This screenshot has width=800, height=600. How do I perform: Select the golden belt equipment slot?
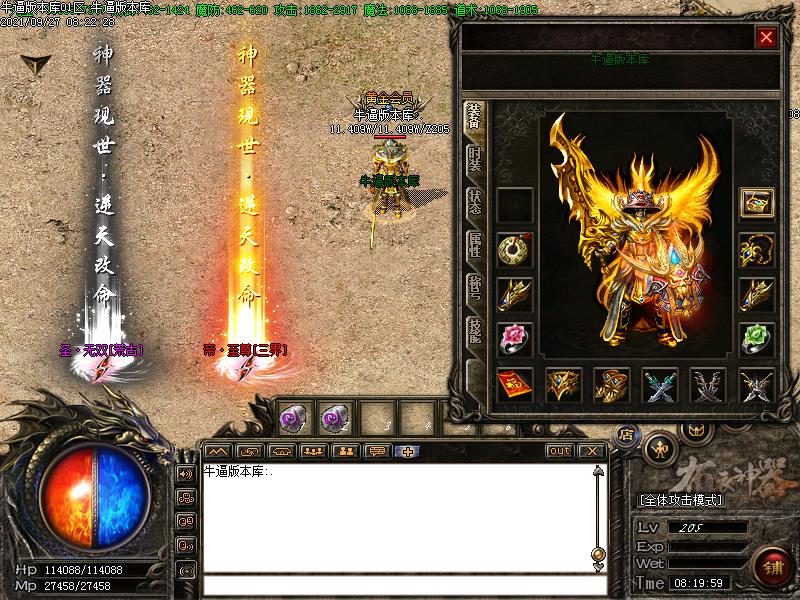point(563,384)
